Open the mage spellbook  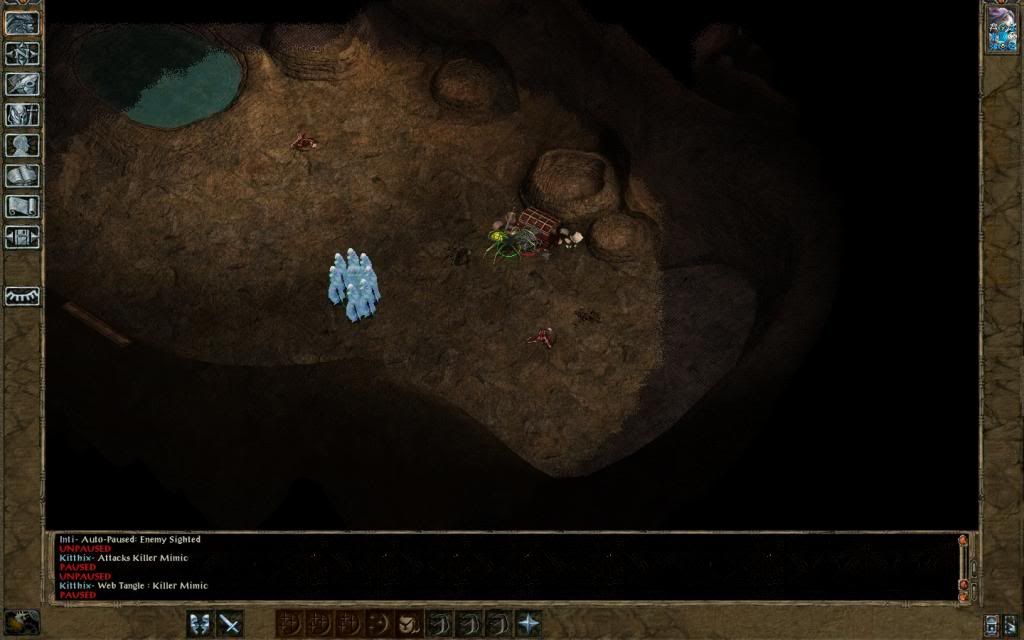(x=22, y=177)
